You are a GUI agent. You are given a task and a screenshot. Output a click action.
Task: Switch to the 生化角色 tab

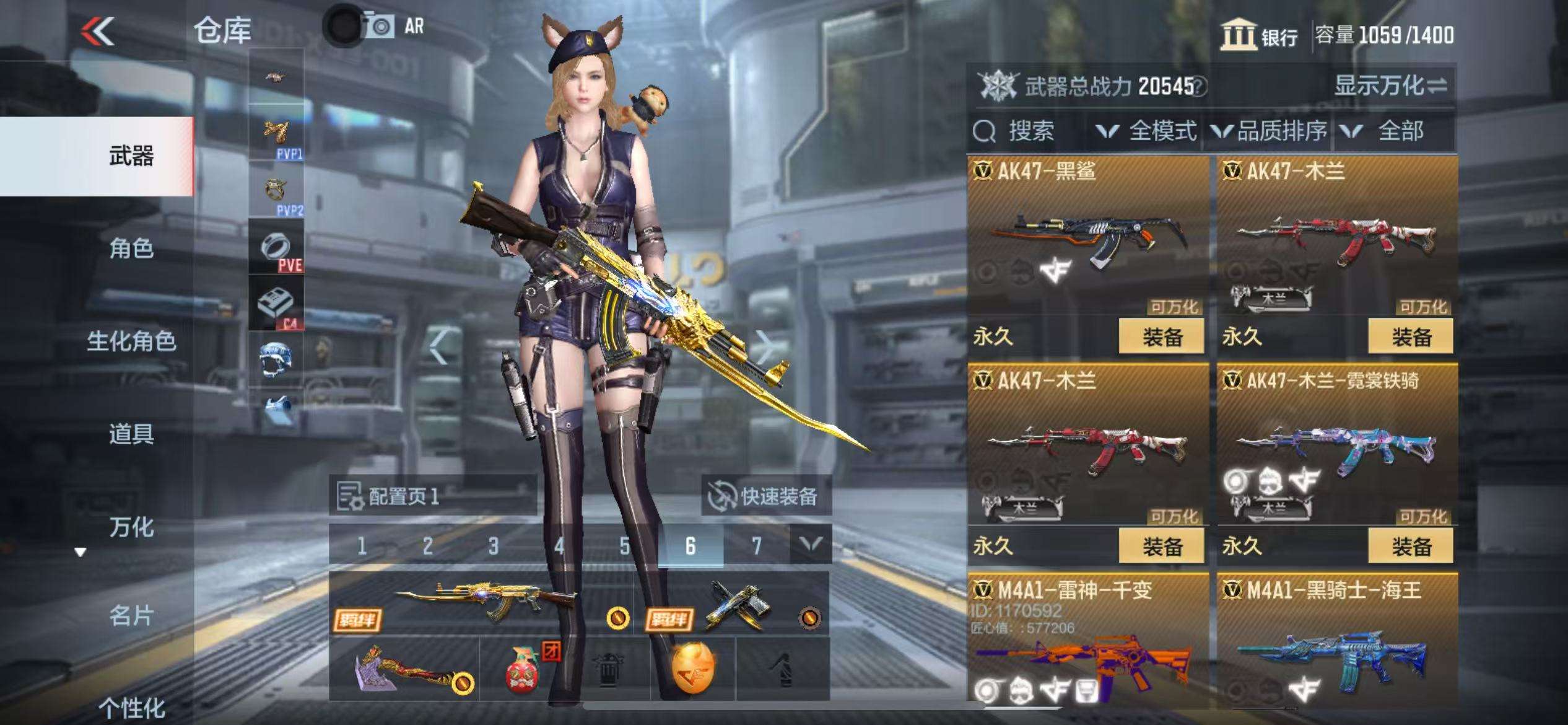[x=131, y=341]
